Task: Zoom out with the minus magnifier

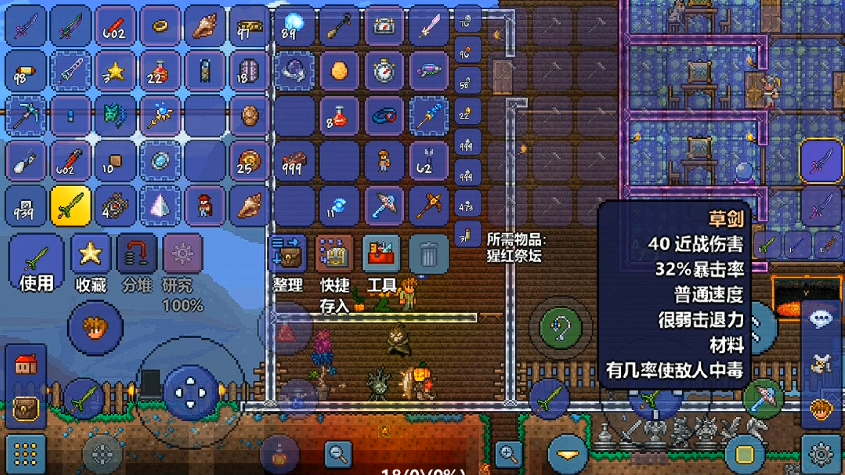Action: (x=338, y=453)
